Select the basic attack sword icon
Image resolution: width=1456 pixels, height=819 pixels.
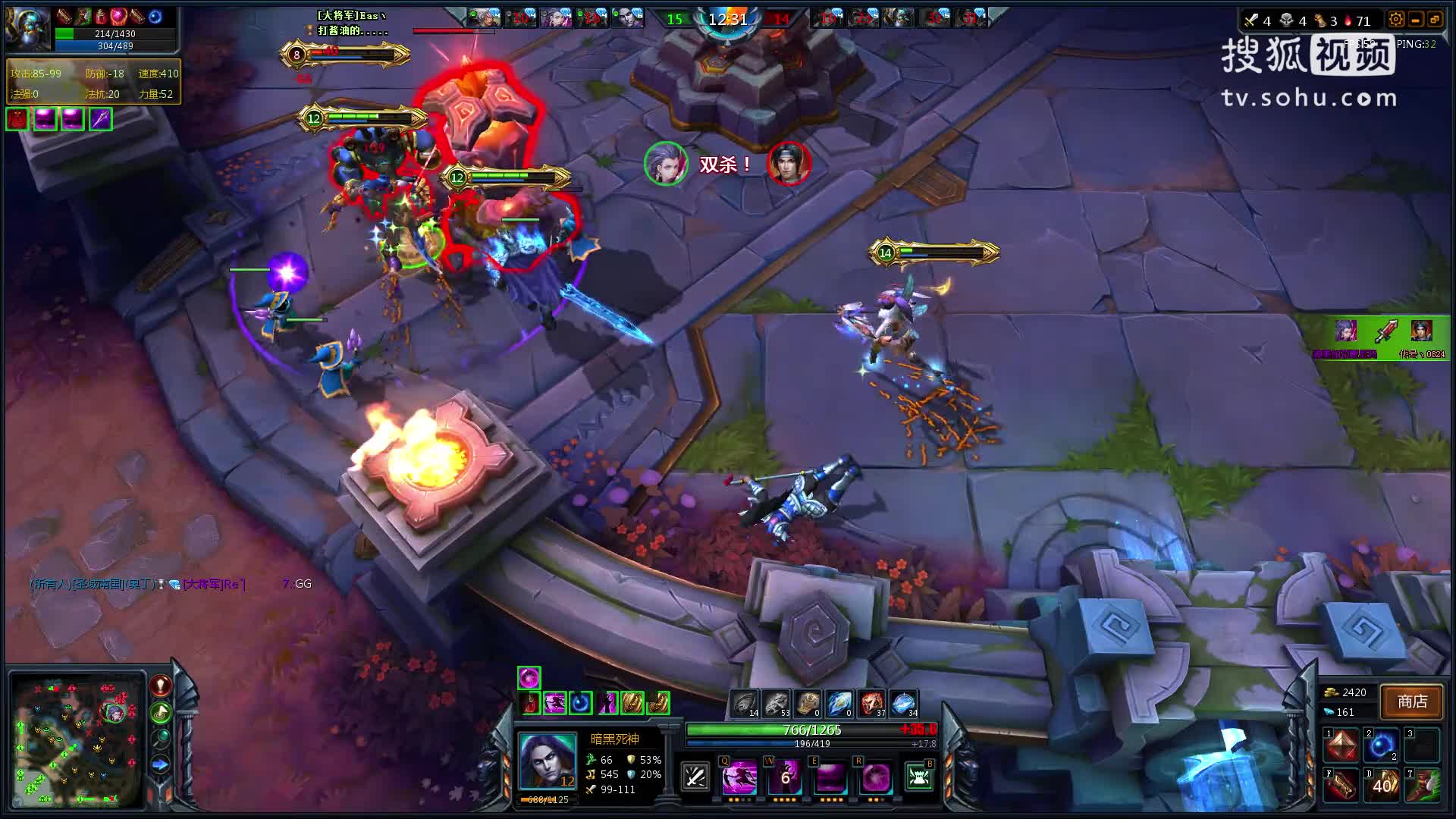click(x=695, y=777)
